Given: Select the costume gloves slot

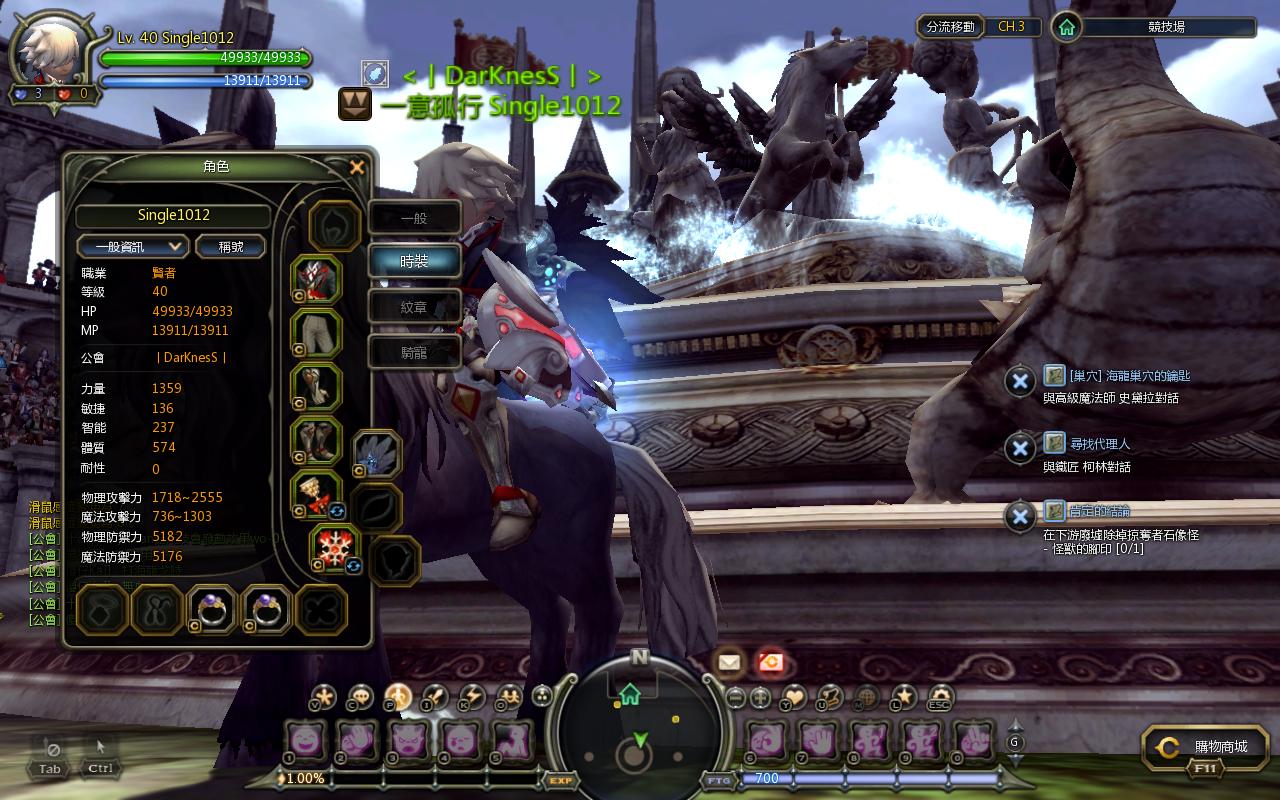Looking at the screenshot, I should [x=317, y=387].
